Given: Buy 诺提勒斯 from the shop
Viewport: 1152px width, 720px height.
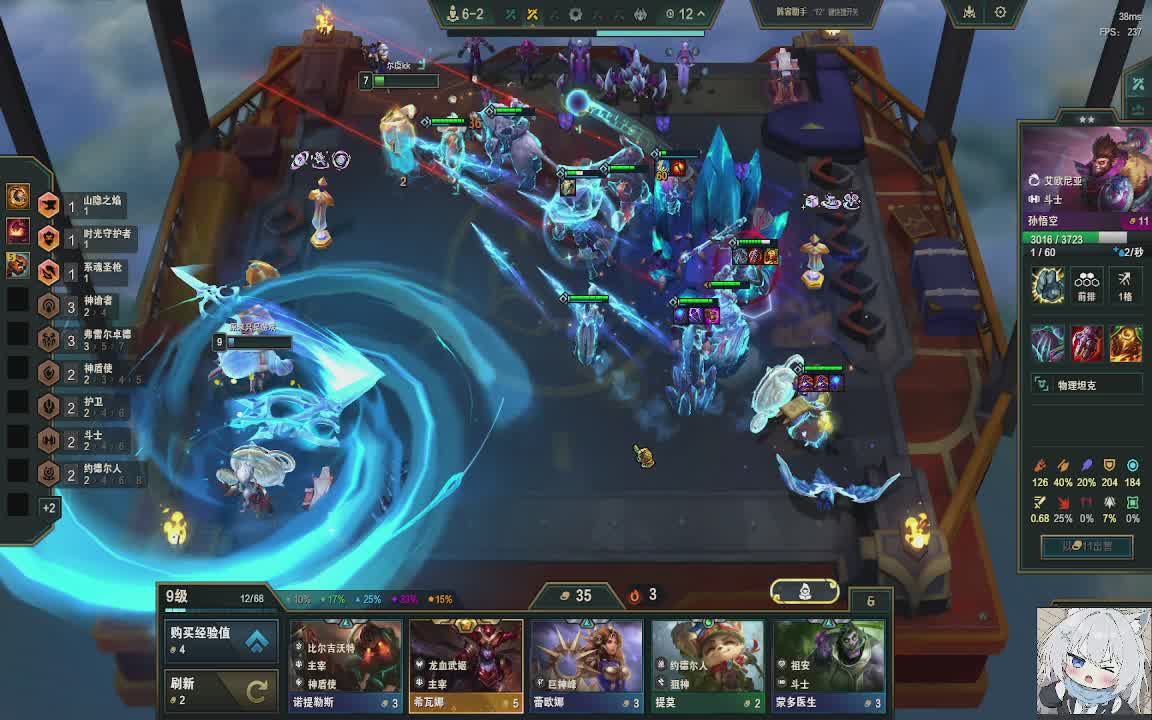Looking at the screenshot, I should pos(346,664).
